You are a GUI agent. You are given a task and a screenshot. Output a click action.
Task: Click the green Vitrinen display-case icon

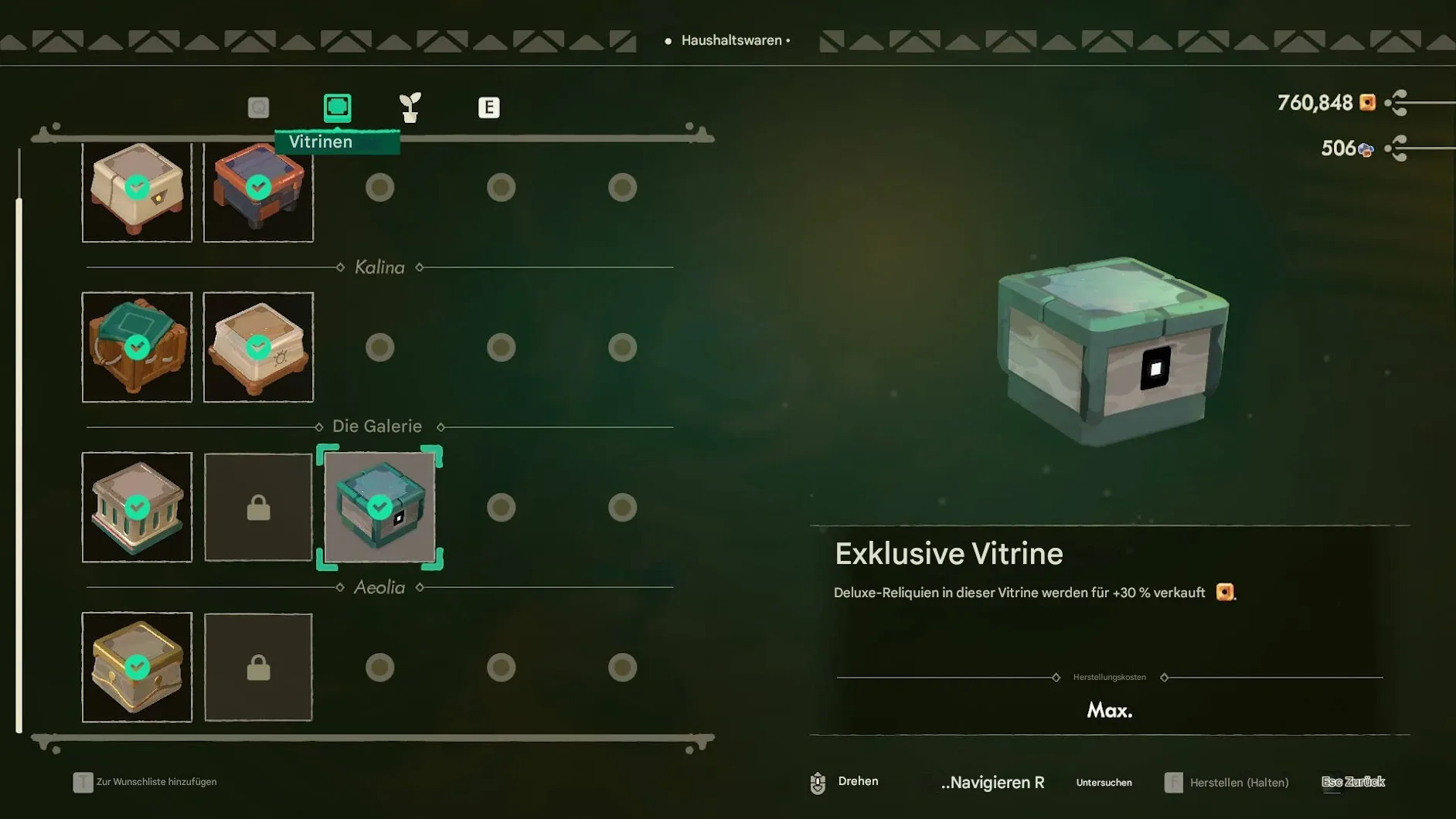(x=336, y=107)
